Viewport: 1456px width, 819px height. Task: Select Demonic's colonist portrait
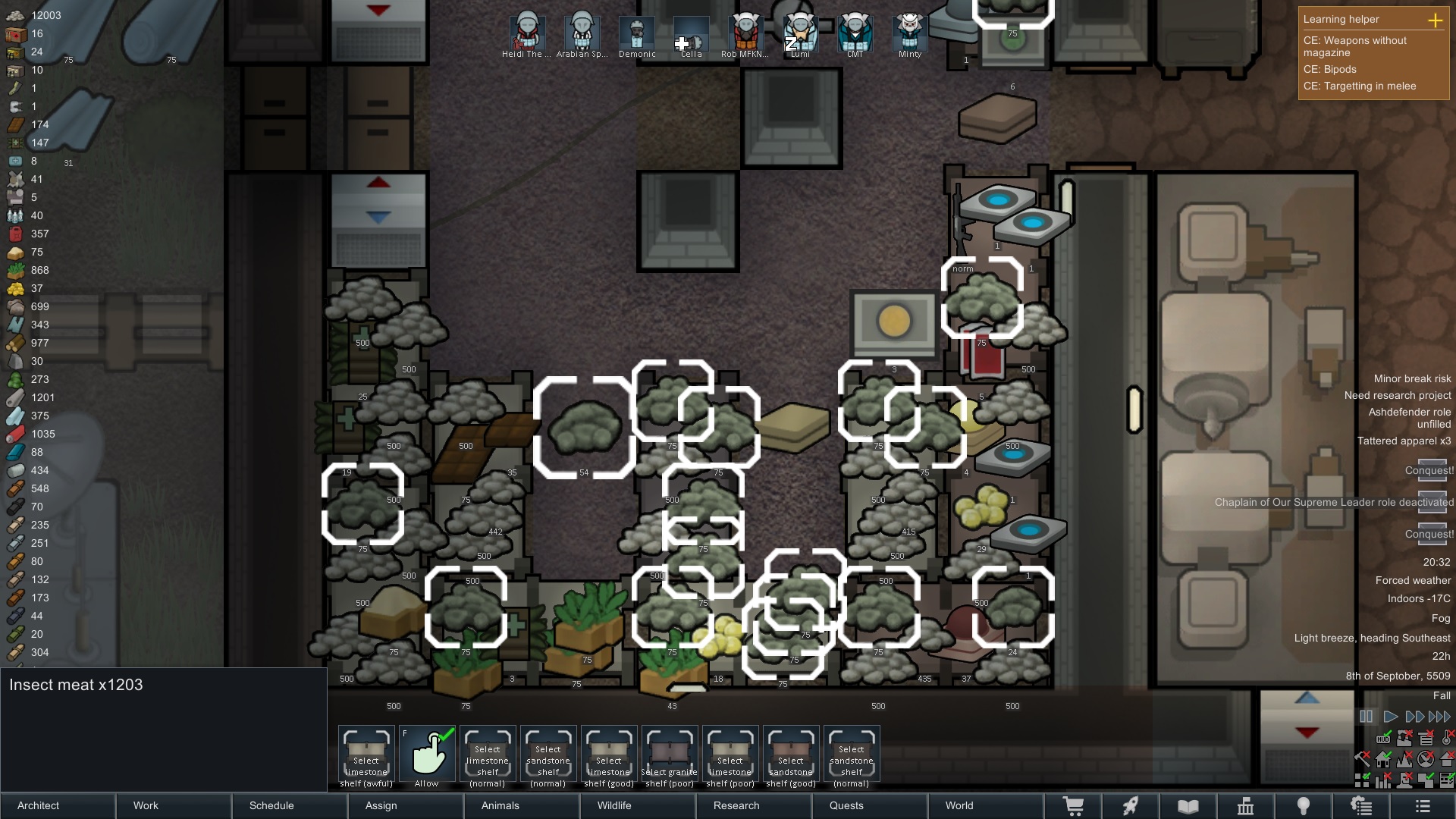[638, 32]
